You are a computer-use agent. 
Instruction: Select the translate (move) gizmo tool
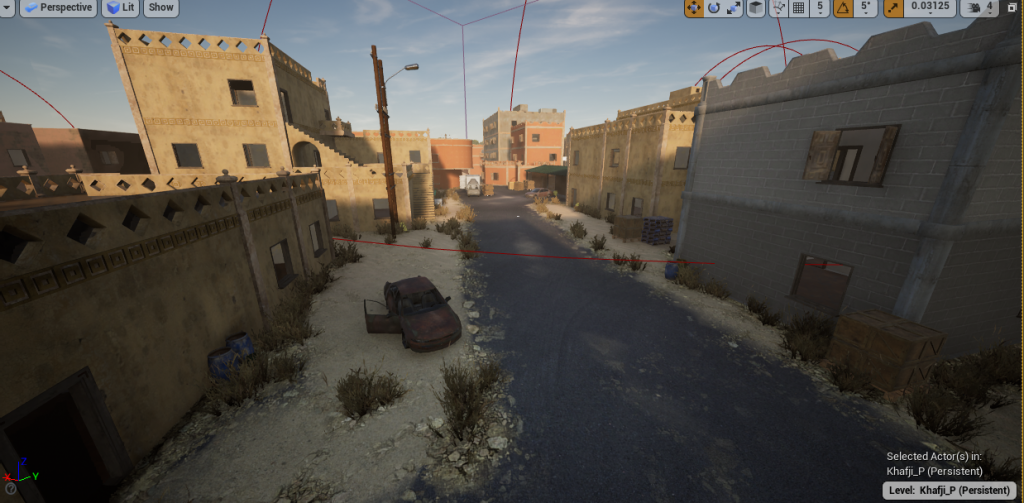[x=694, y=8]
